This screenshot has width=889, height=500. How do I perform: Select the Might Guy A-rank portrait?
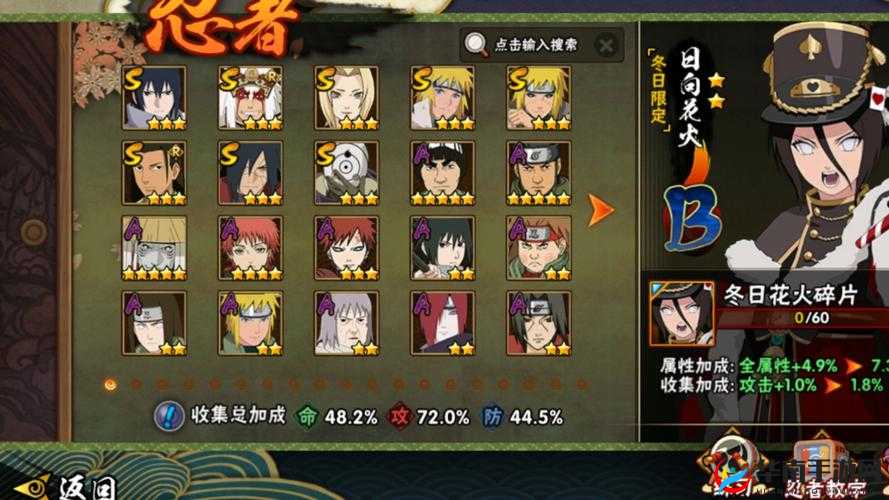tap(442, 172)
